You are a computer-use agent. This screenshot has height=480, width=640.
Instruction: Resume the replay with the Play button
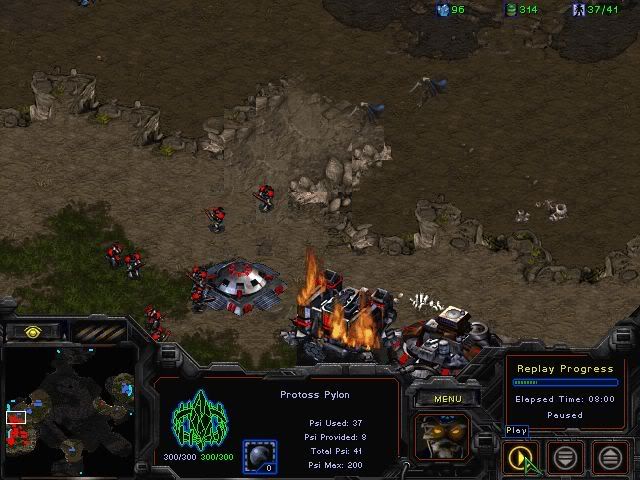coord(518,457)
